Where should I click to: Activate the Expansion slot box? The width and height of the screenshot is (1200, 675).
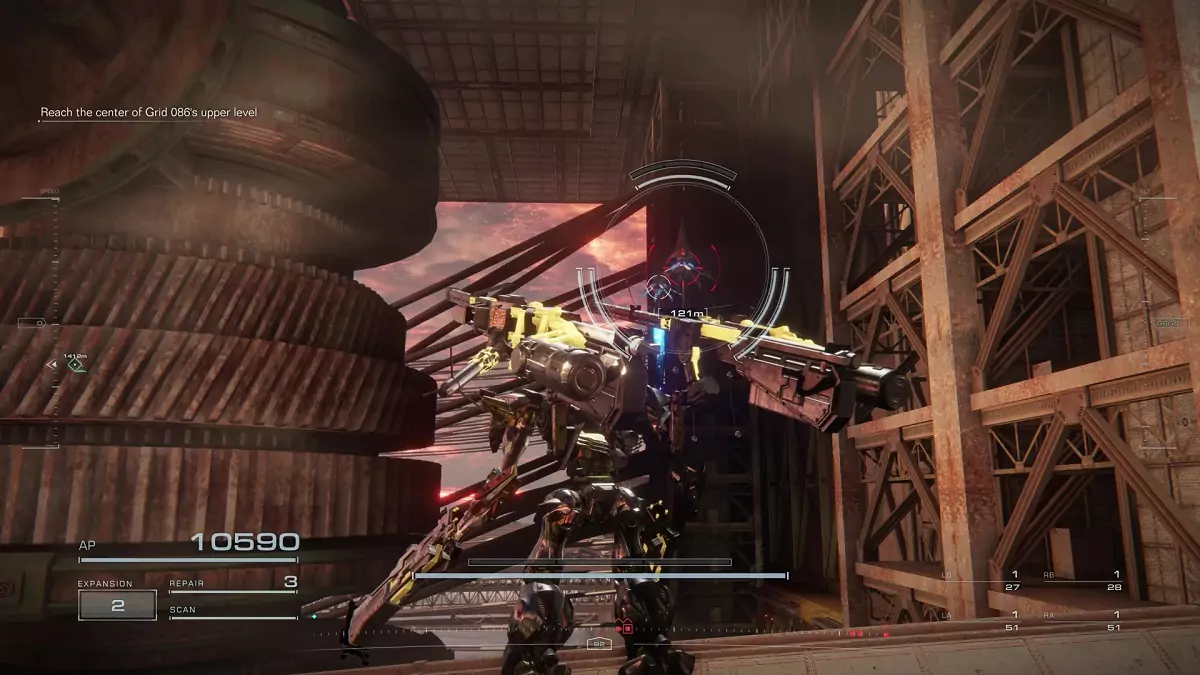117,605
